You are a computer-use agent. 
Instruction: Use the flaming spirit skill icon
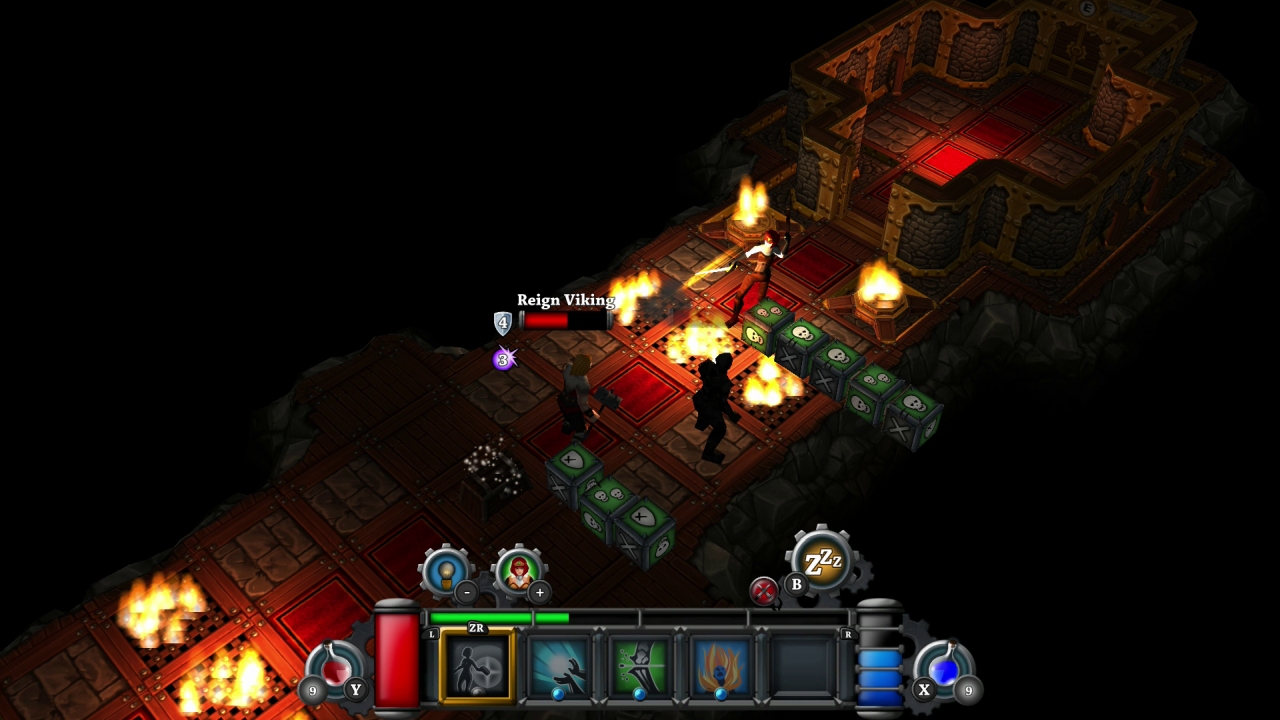(718, 668)
